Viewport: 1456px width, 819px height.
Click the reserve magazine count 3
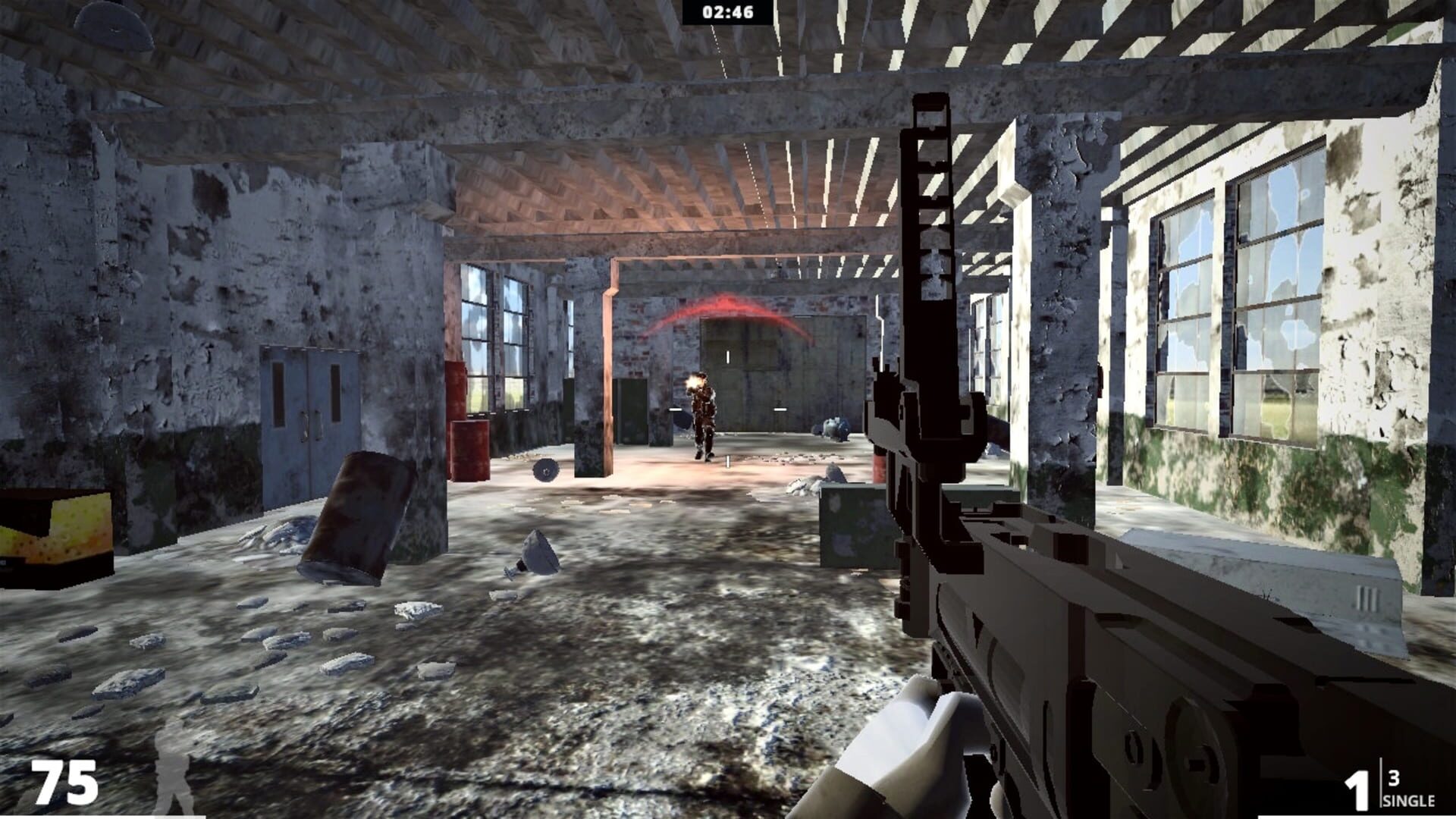1394,779
